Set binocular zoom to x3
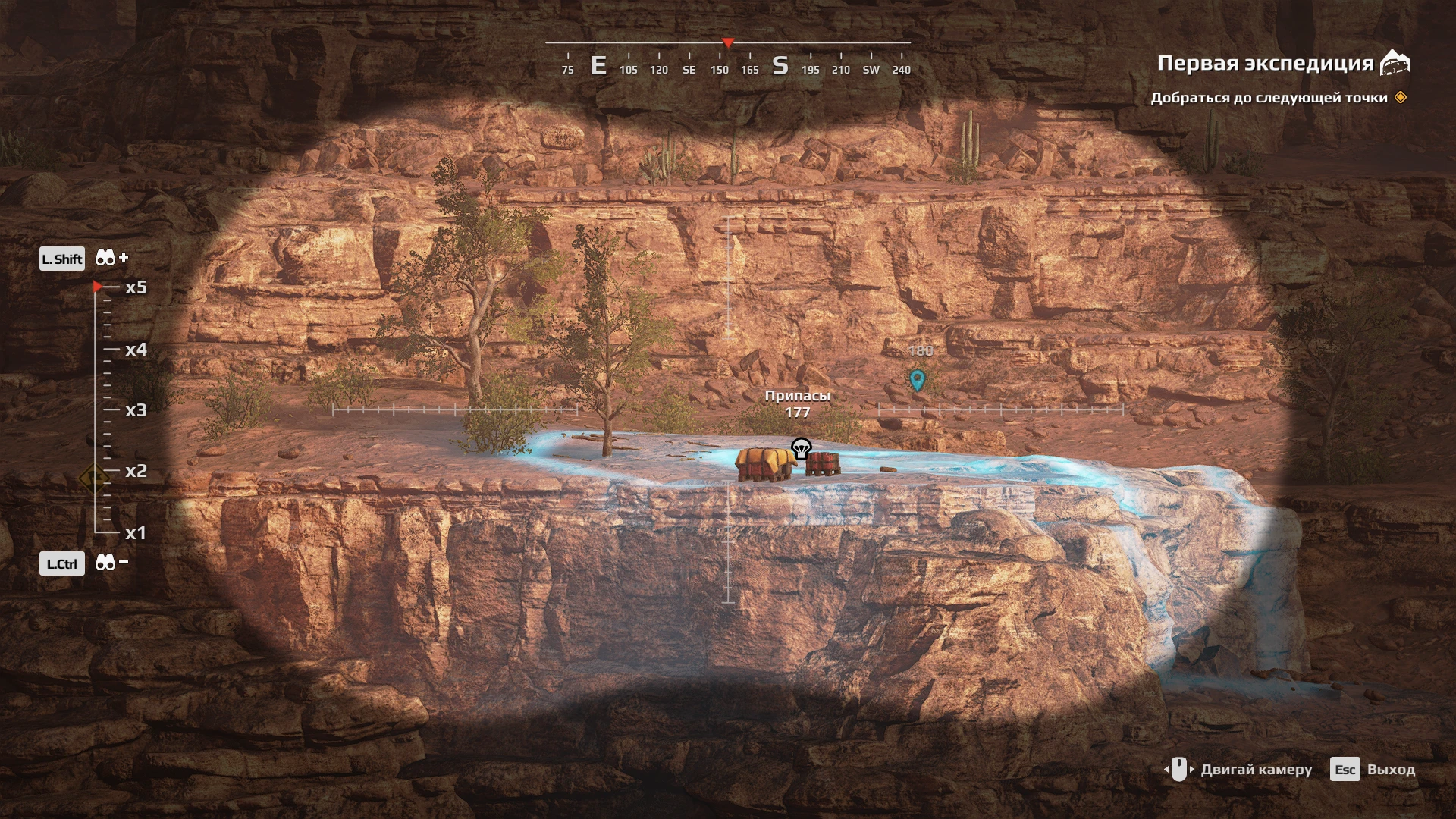This screenshot has width=1456, height=819. (x=135, y=410)
